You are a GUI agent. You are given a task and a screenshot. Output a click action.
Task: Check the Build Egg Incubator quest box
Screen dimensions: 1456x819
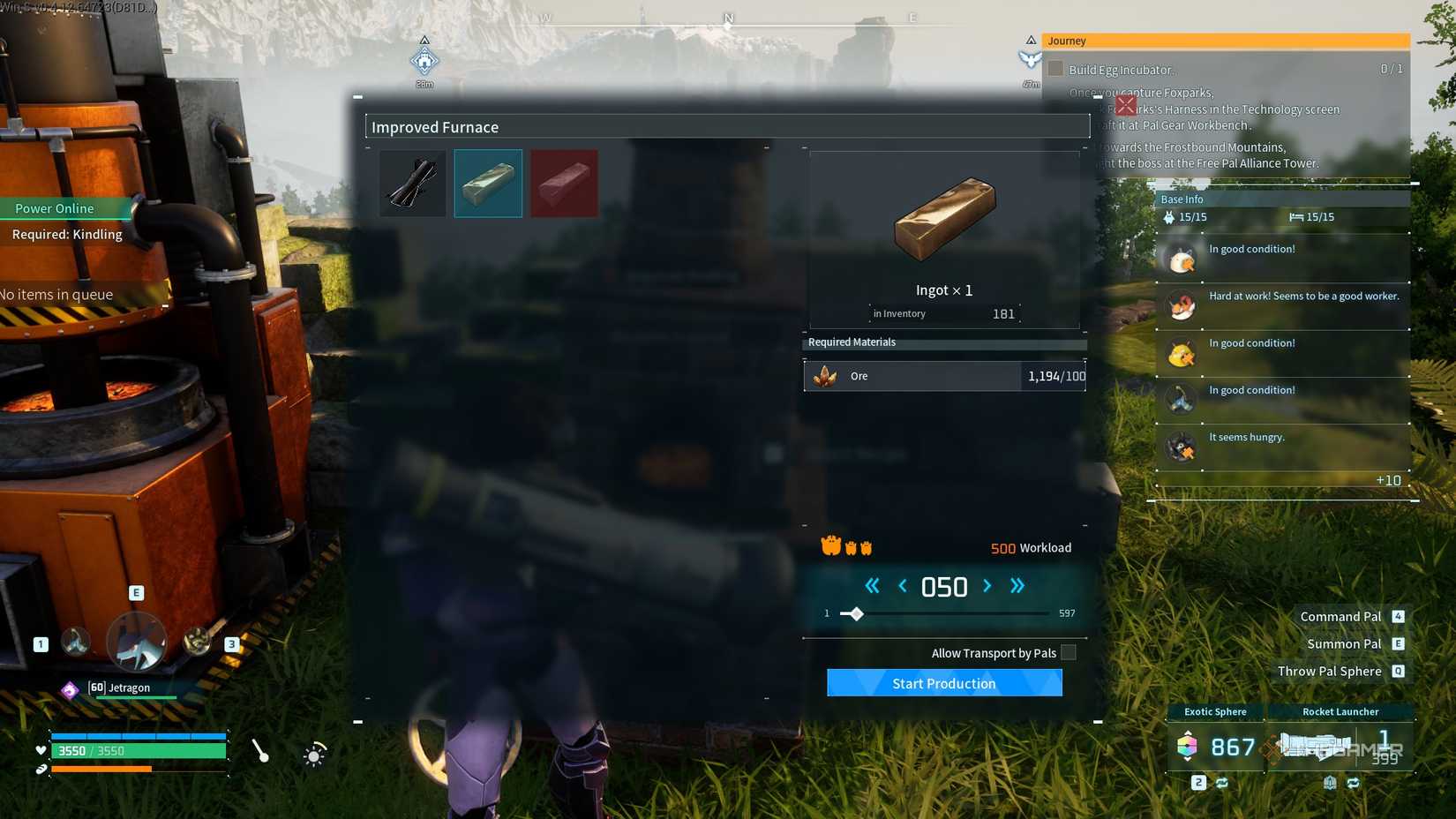pos(1056,69)
